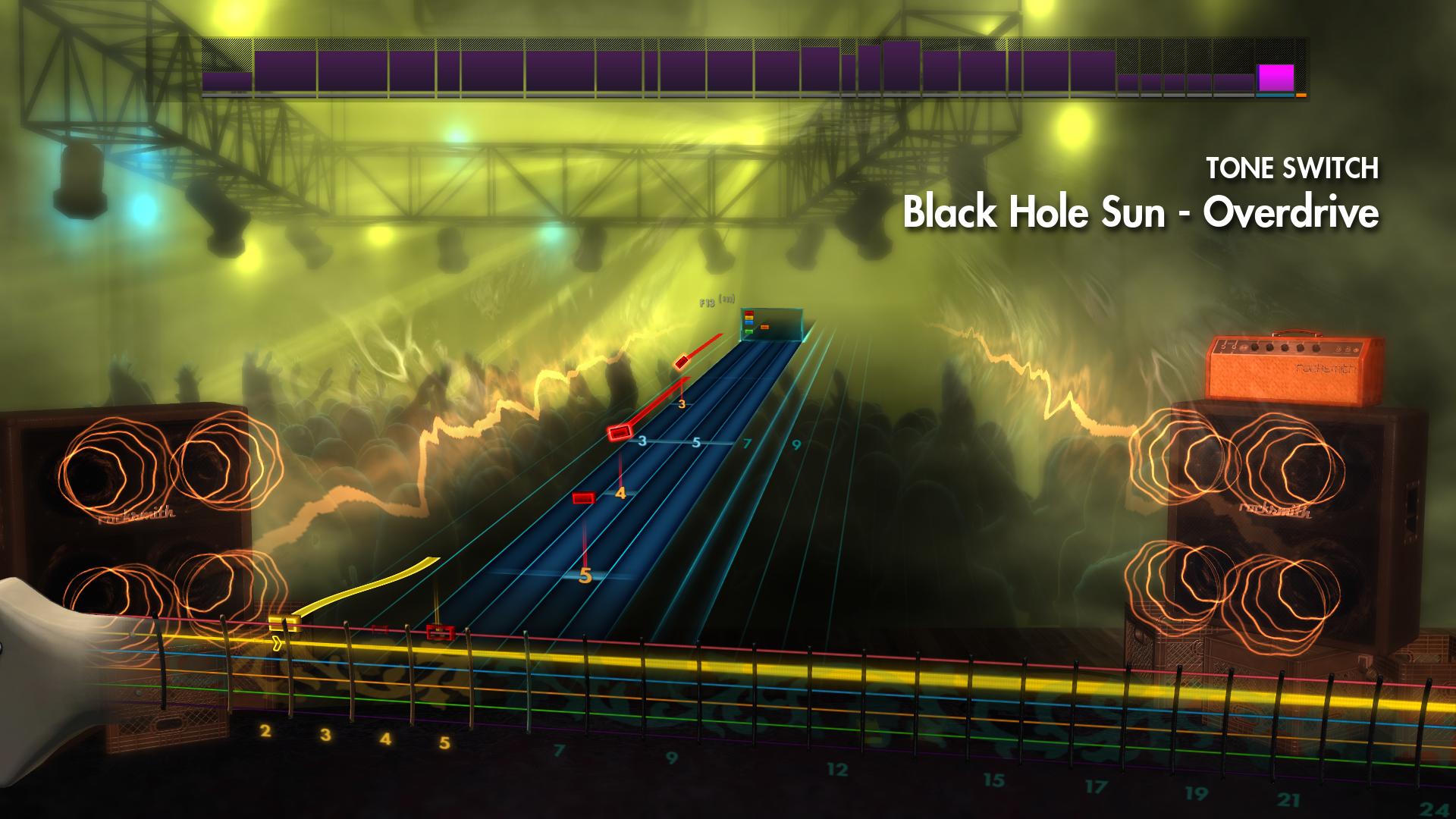This screenshot has height=819, width=1456.
Task: Click the orange note inside the chord panel
Action: pyautogui.click(x=764, y=327)
